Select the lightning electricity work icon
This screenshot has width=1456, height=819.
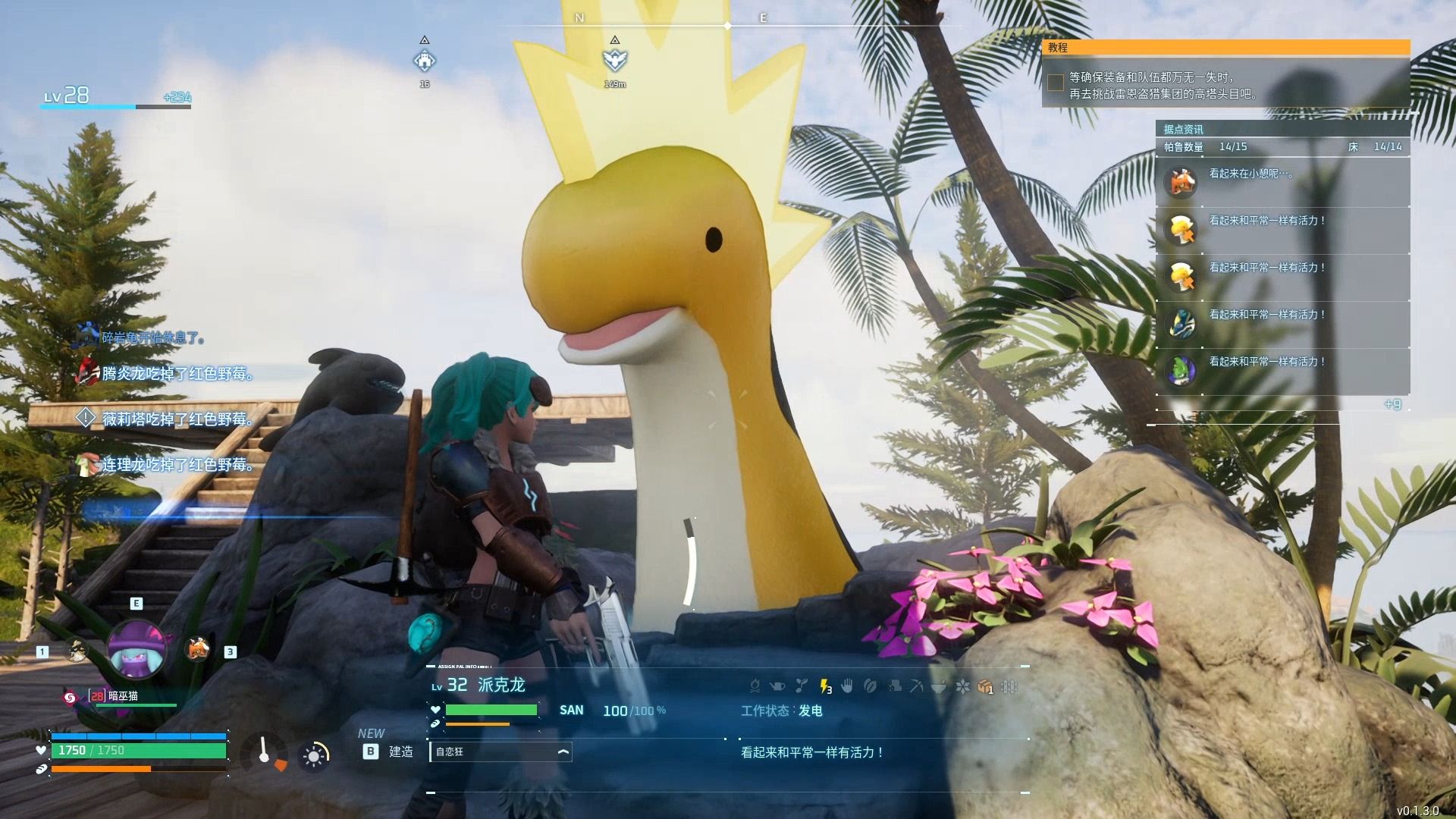pyautogui.click(x=825, y=686)
